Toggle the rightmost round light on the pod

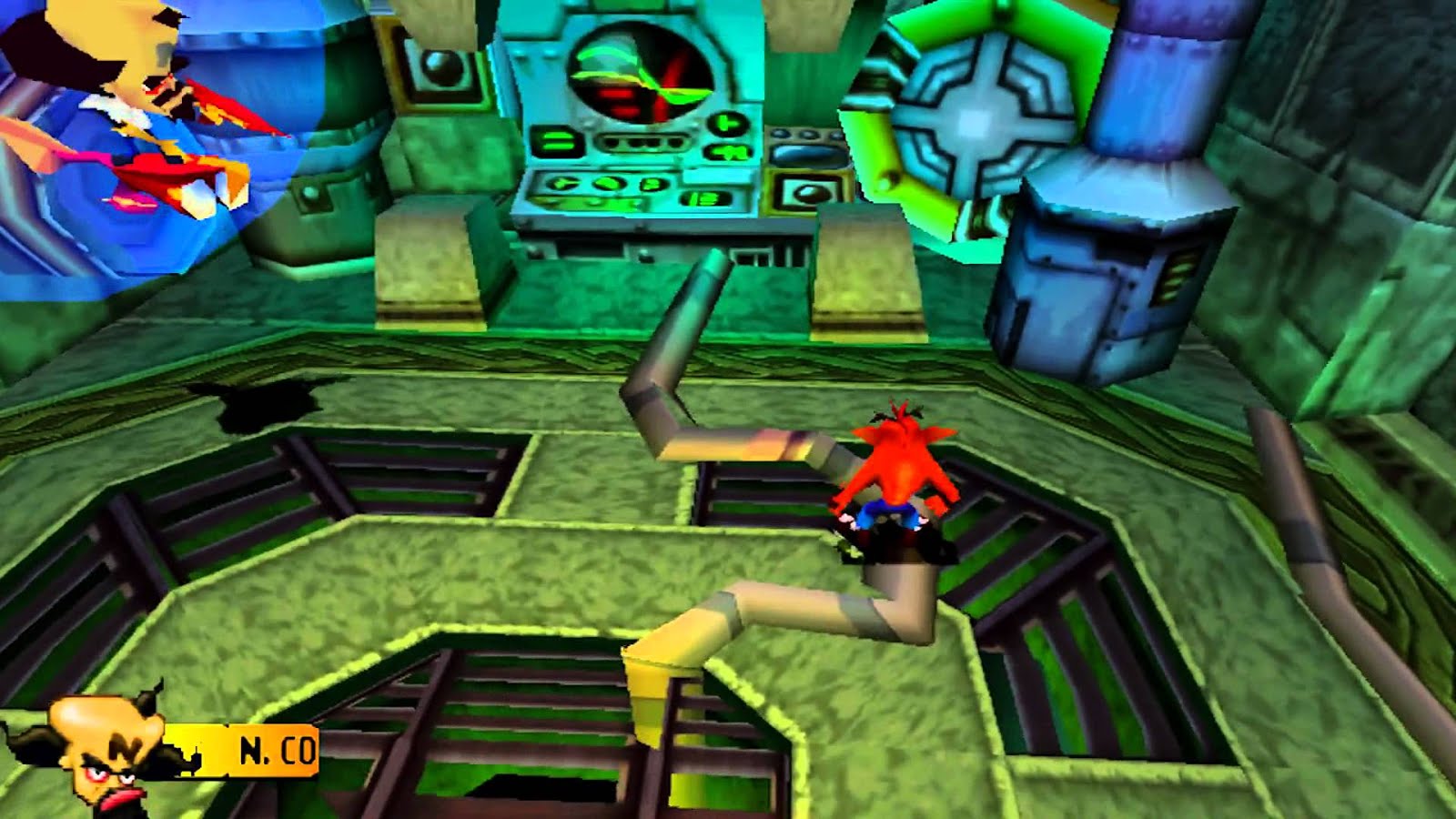836,135
